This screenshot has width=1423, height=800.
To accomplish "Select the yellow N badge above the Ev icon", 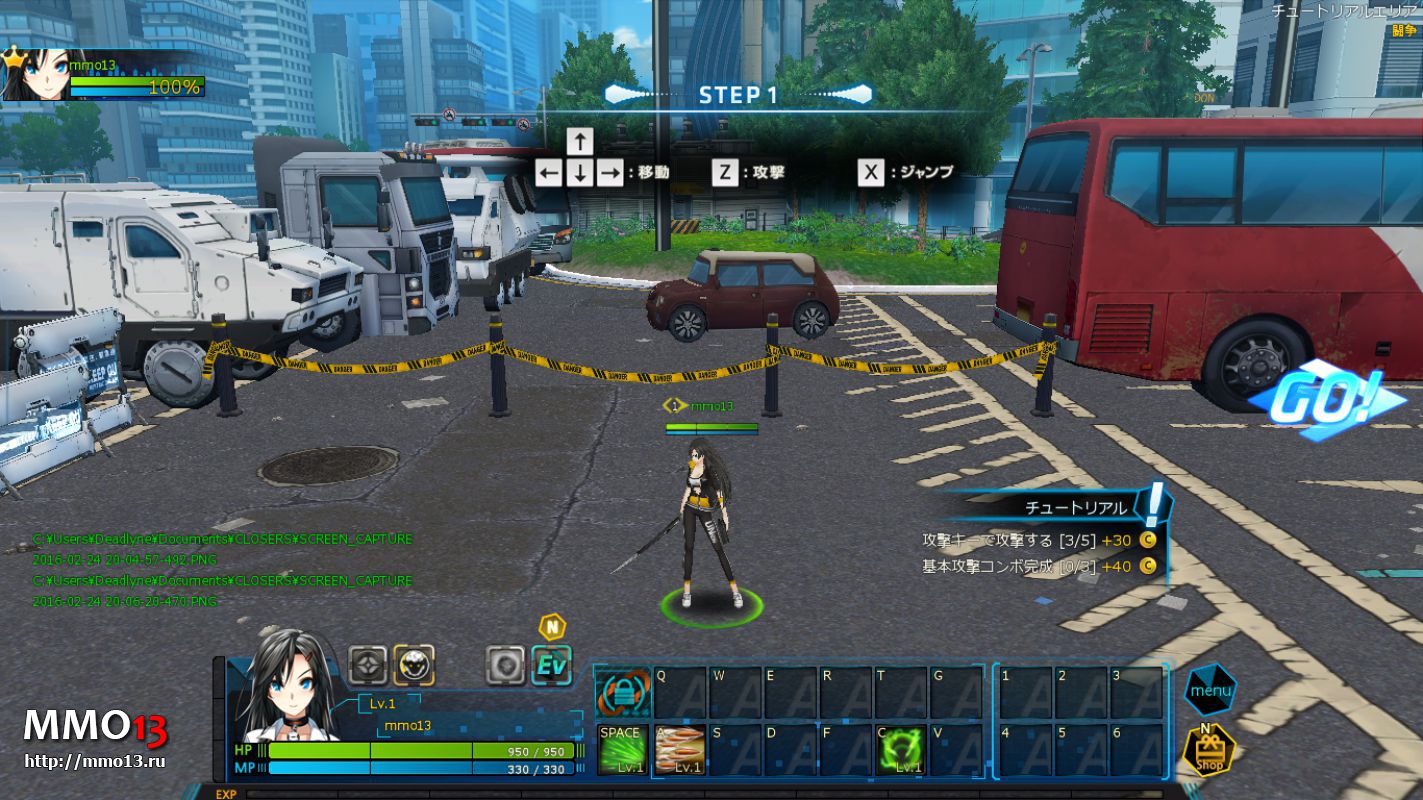I will [551, 627].
